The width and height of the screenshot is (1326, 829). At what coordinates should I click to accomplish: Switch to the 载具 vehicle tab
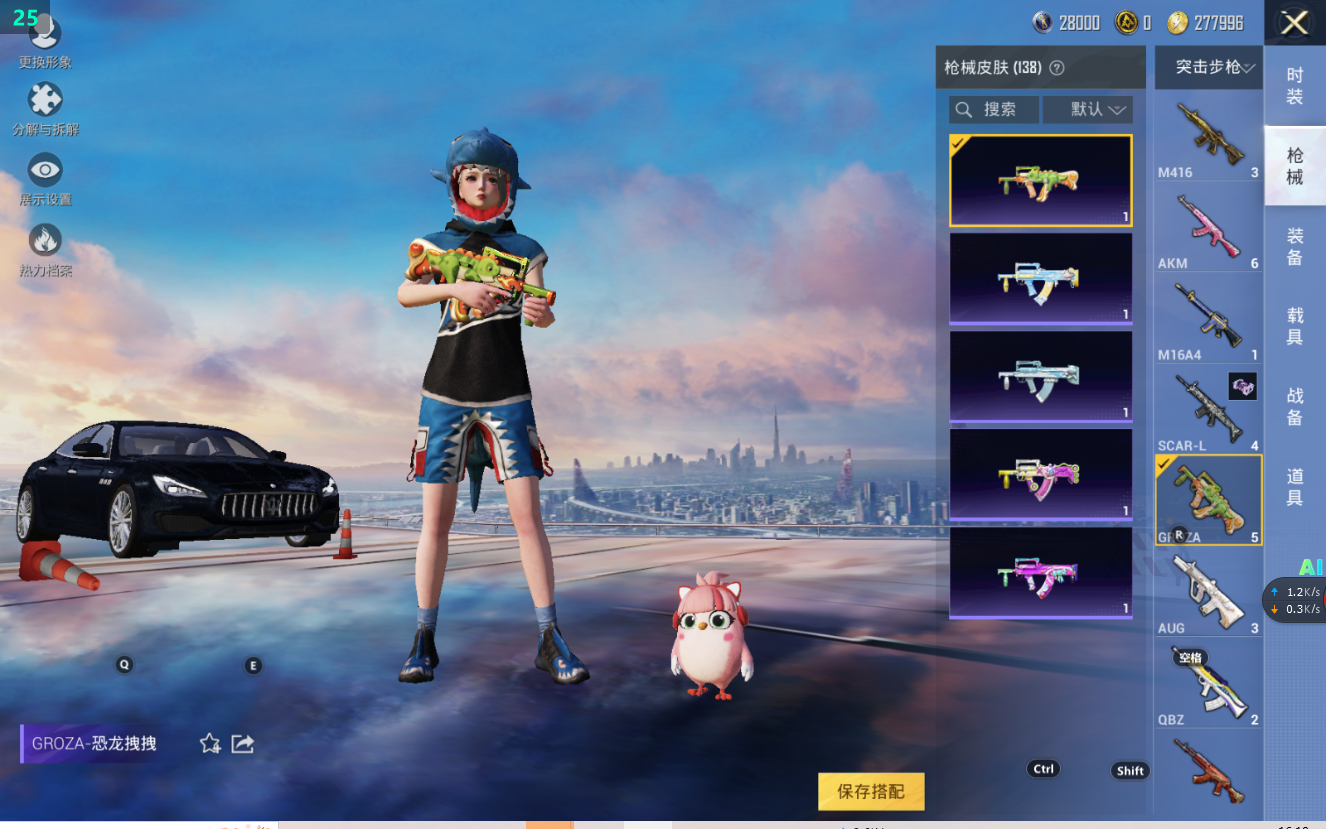click(x=1294, y=326)
